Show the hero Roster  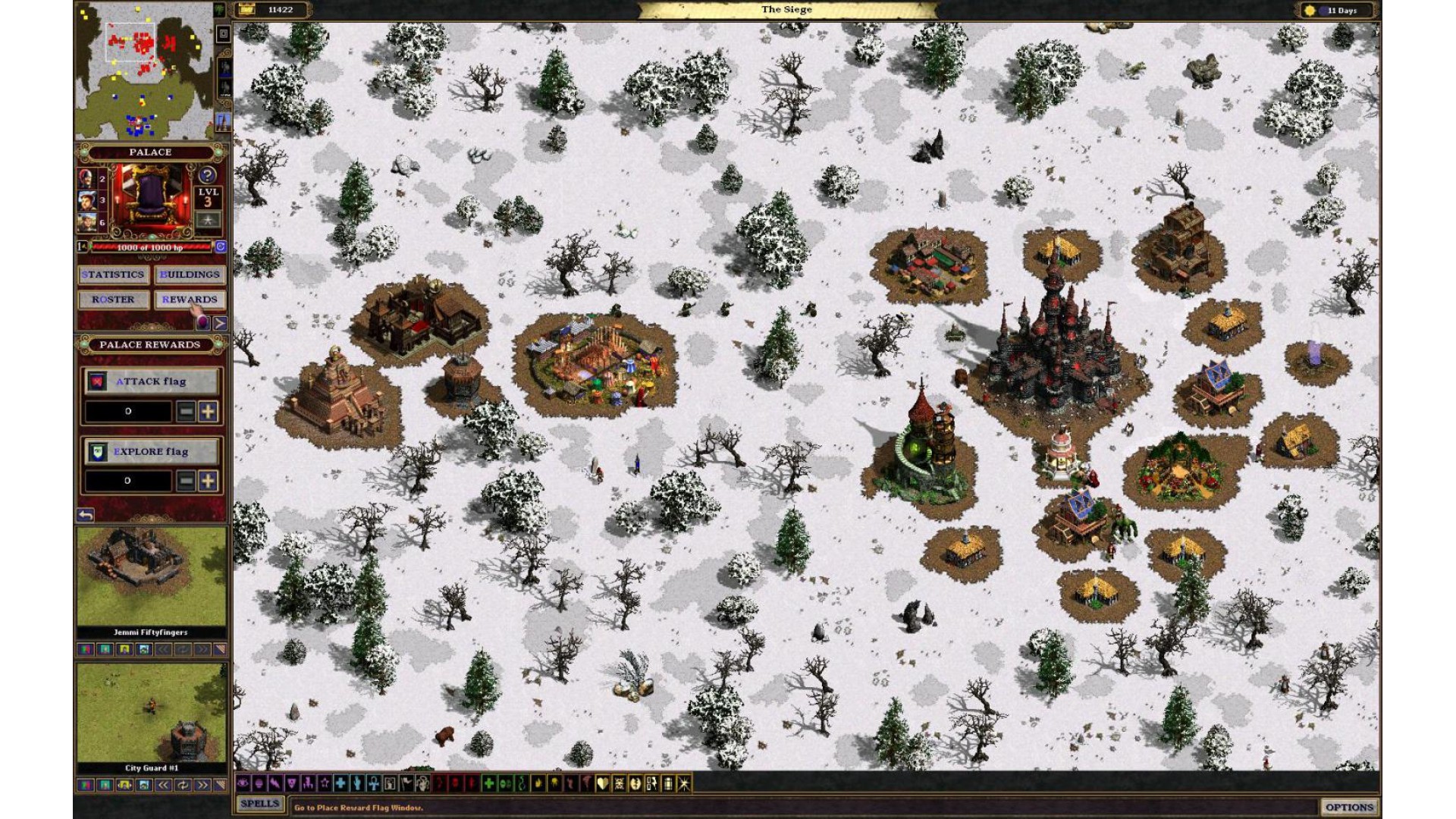click(x=113, y=300)
